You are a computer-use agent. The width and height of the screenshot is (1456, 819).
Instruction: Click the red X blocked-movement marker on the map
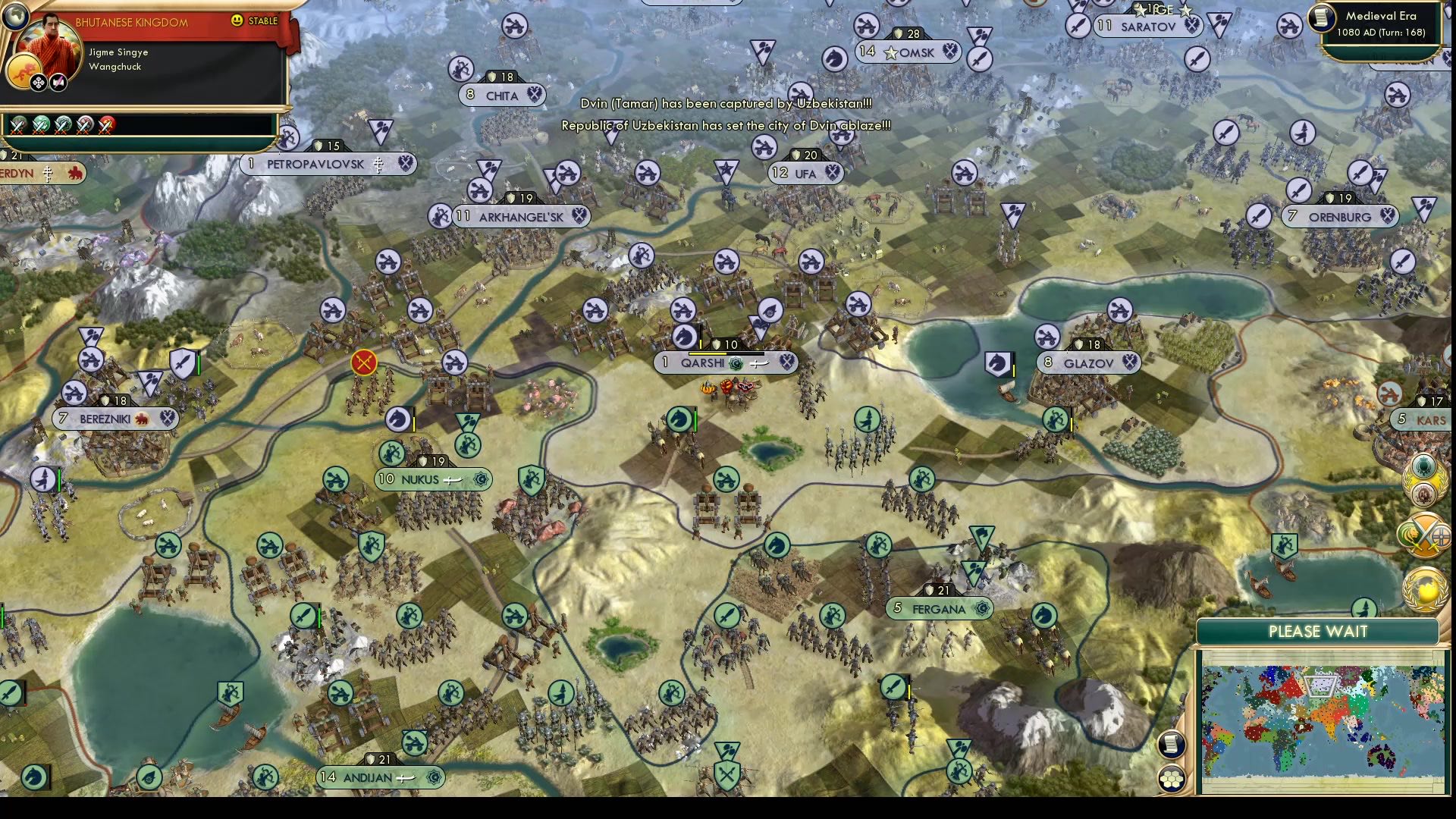coord(363,362)
